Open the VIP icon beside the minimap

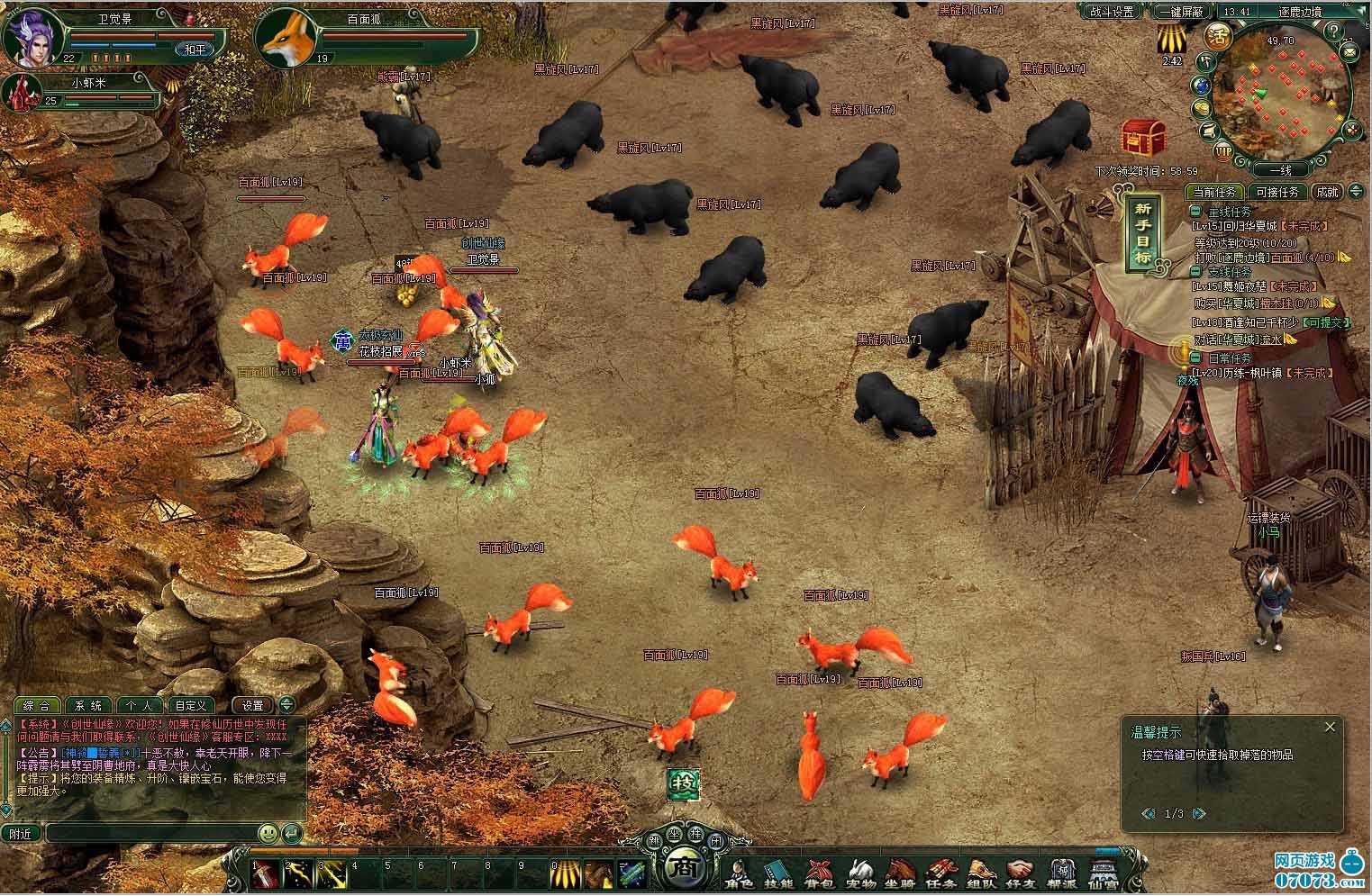coord(1223,150)
